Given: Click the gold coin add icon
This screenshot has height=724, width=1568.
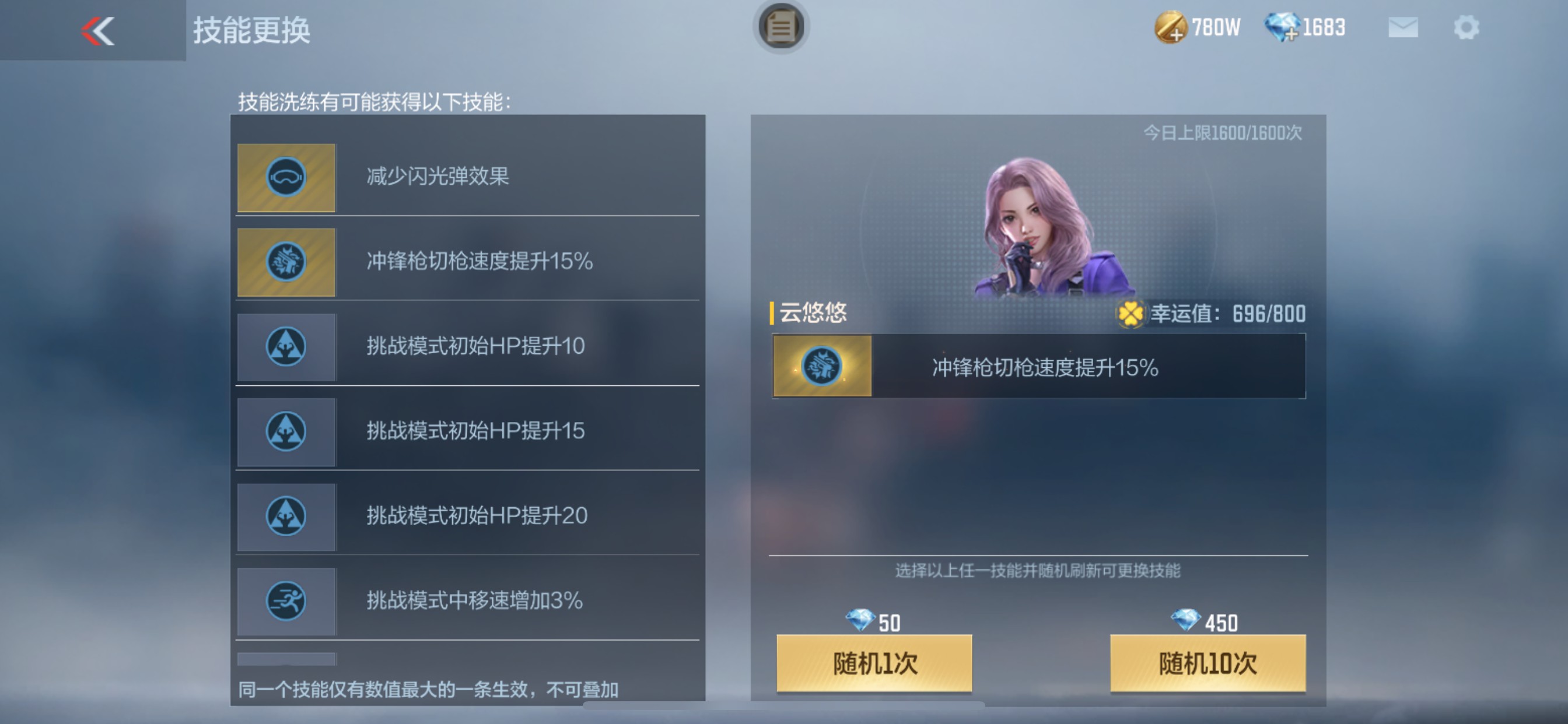Looking at the screenshot, I should (x=1171, y=29).
